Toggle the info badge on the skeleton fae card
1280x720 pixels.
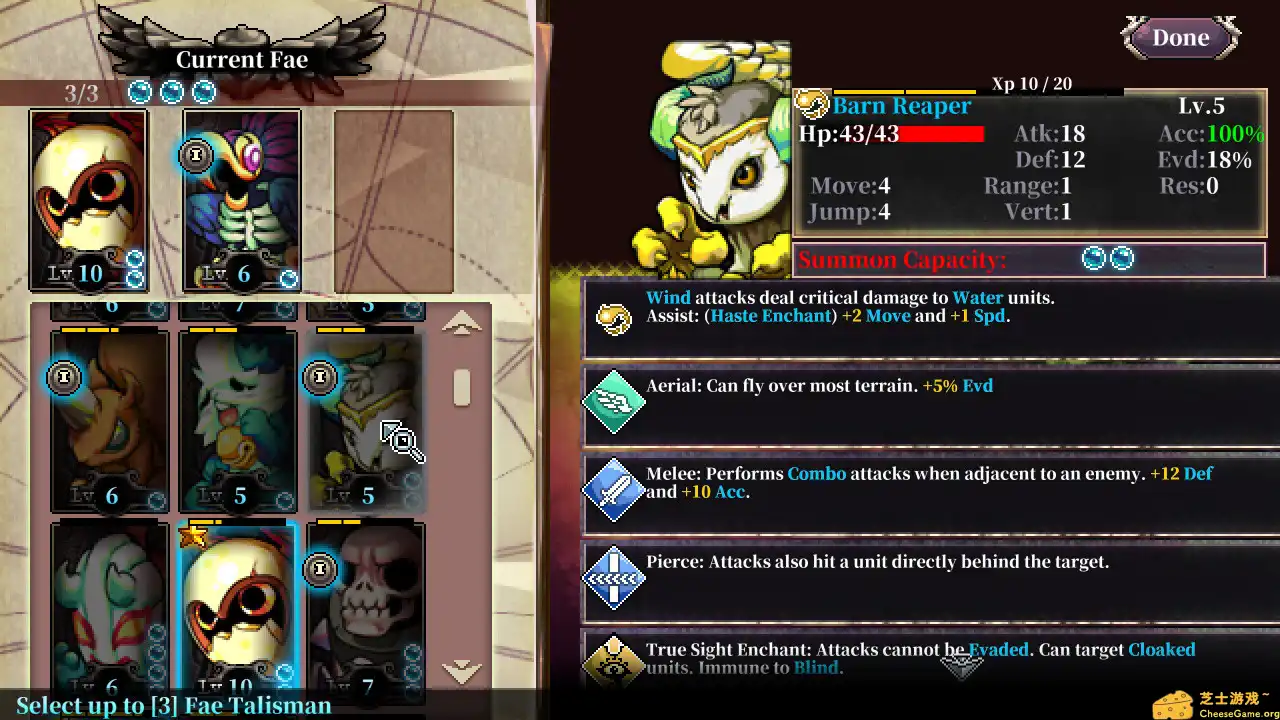point(196,156)
